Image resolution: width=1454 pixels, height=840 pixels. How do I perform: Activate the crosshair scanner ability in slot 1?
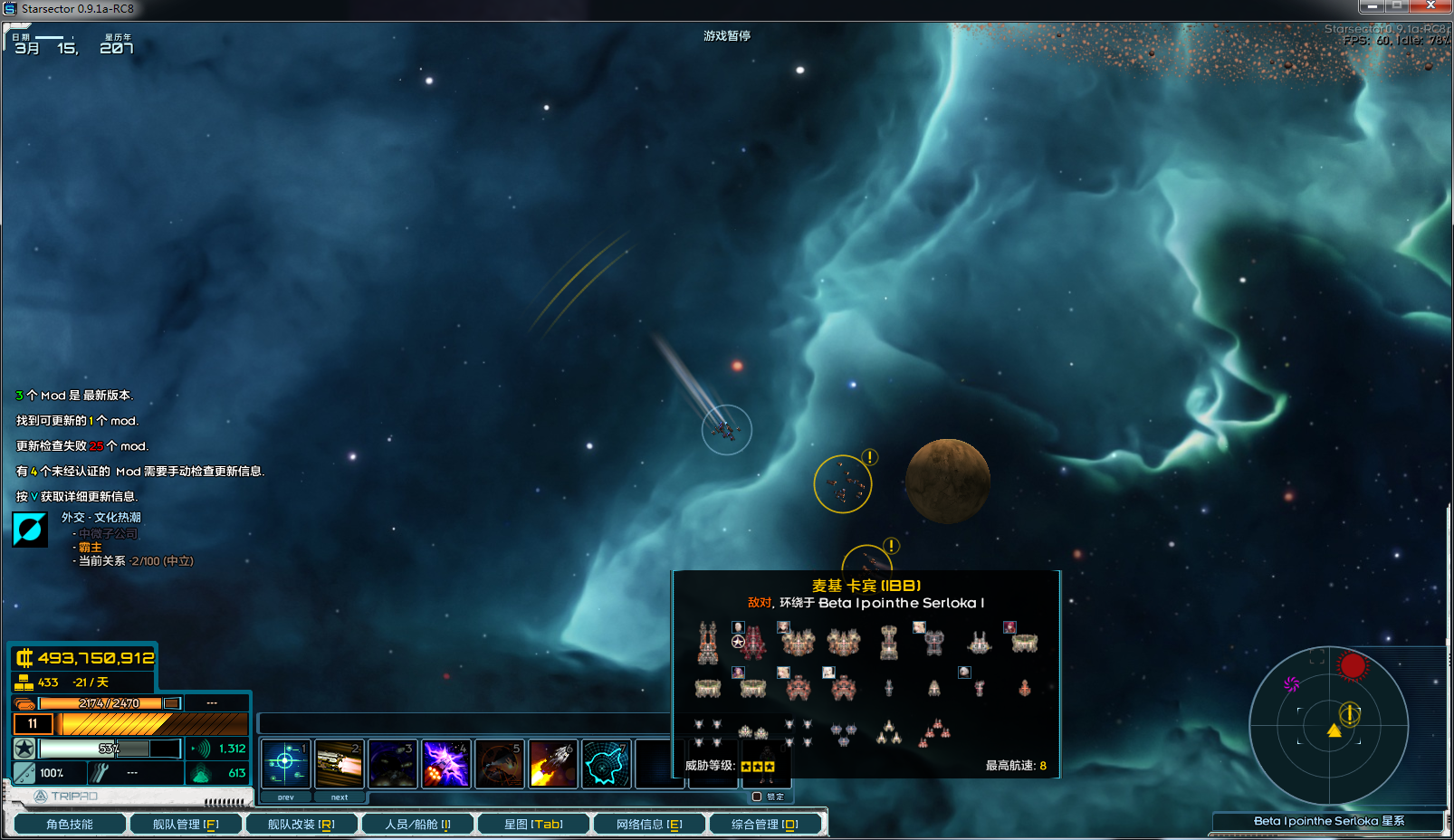point(286,763)
